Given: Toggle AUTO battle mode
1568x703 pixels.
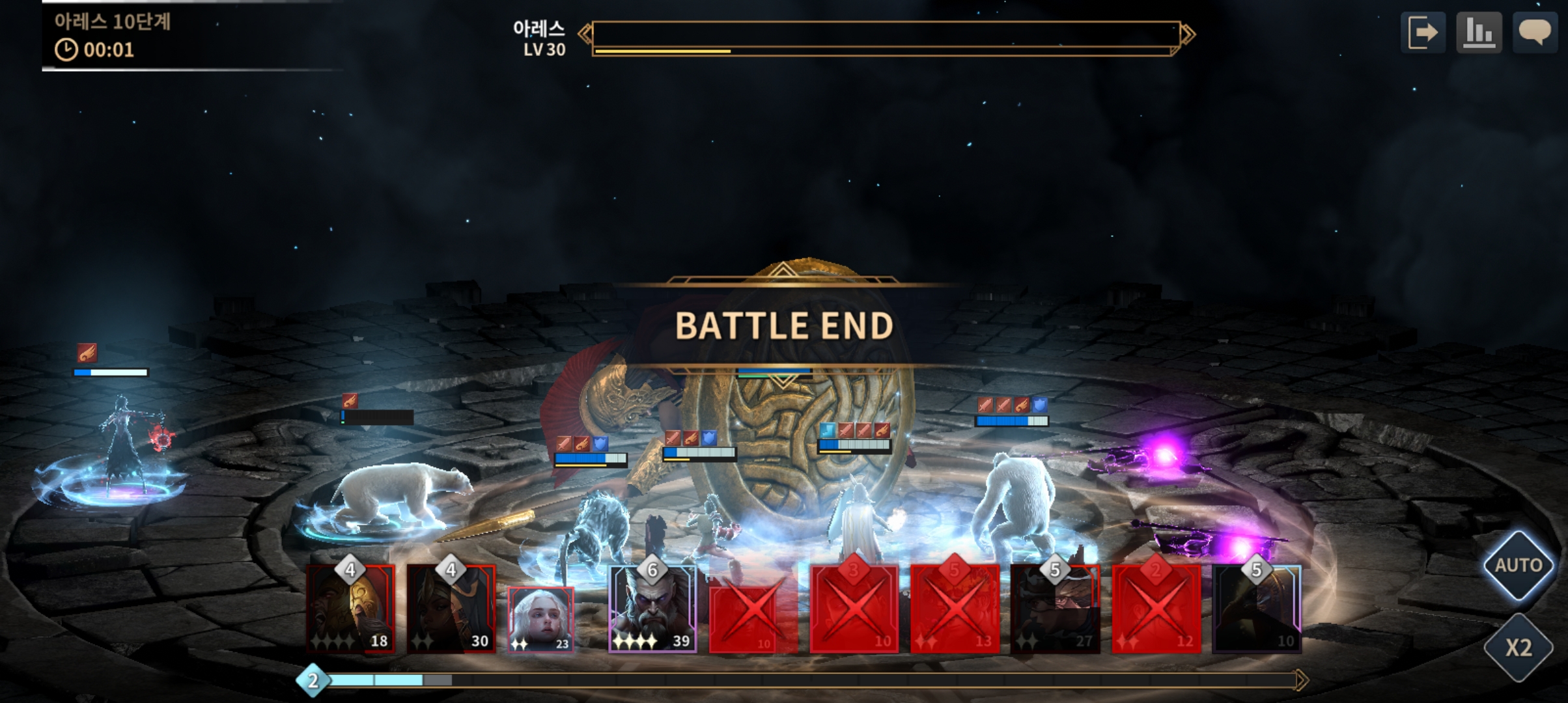Looking at the screenshot, I should click(1518, 565).
